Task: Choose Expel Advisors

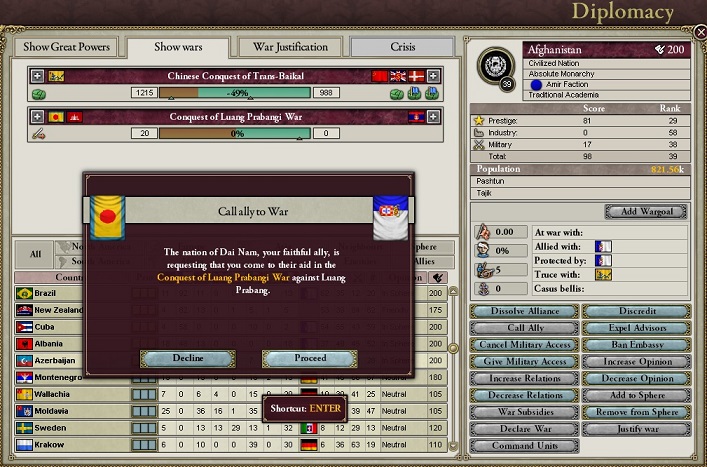Action: pyautogui.click(x=636, y=328)
